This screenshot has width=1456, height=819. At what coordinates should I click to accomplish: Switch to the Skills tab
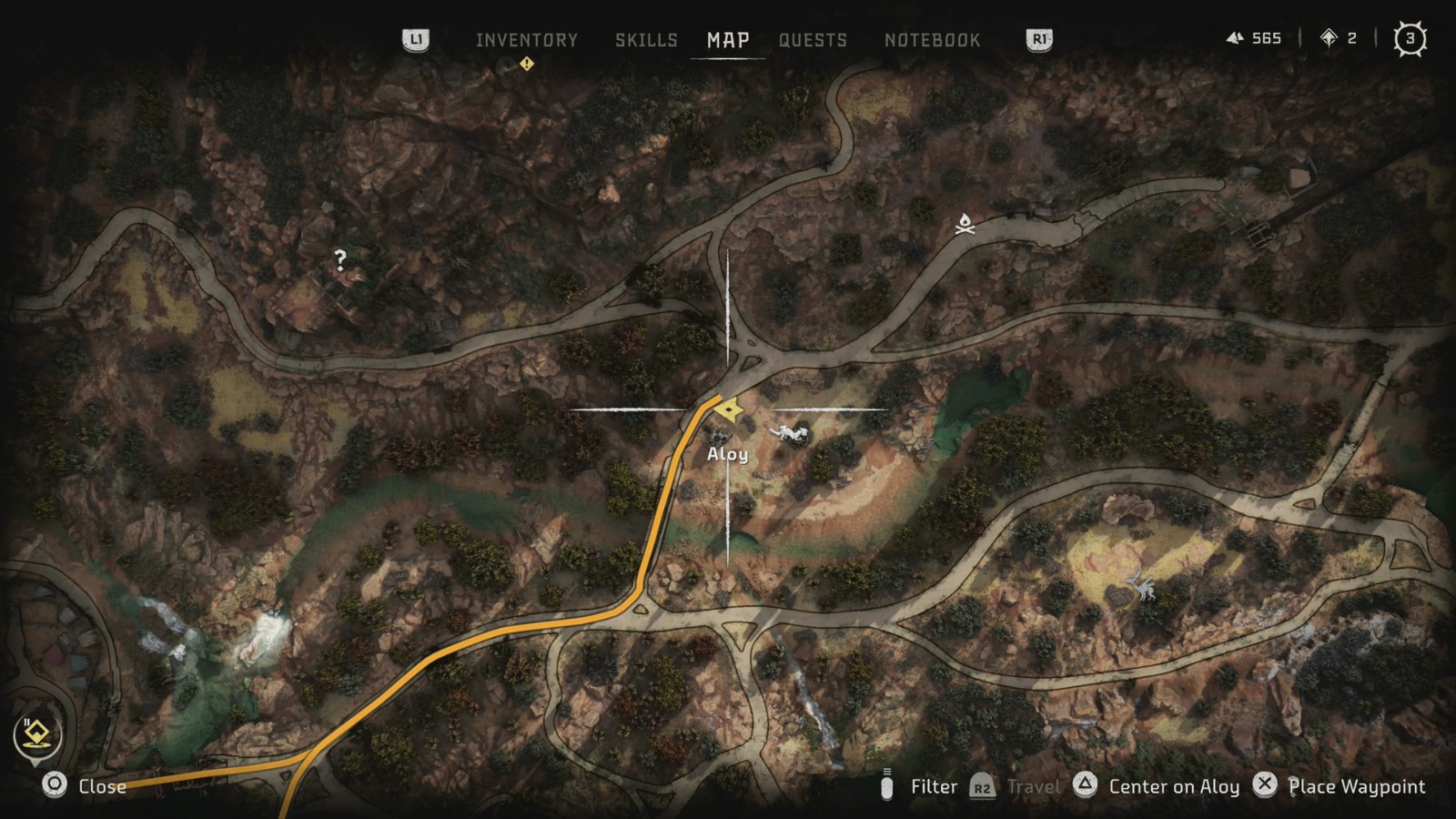[x=646, y=40]
